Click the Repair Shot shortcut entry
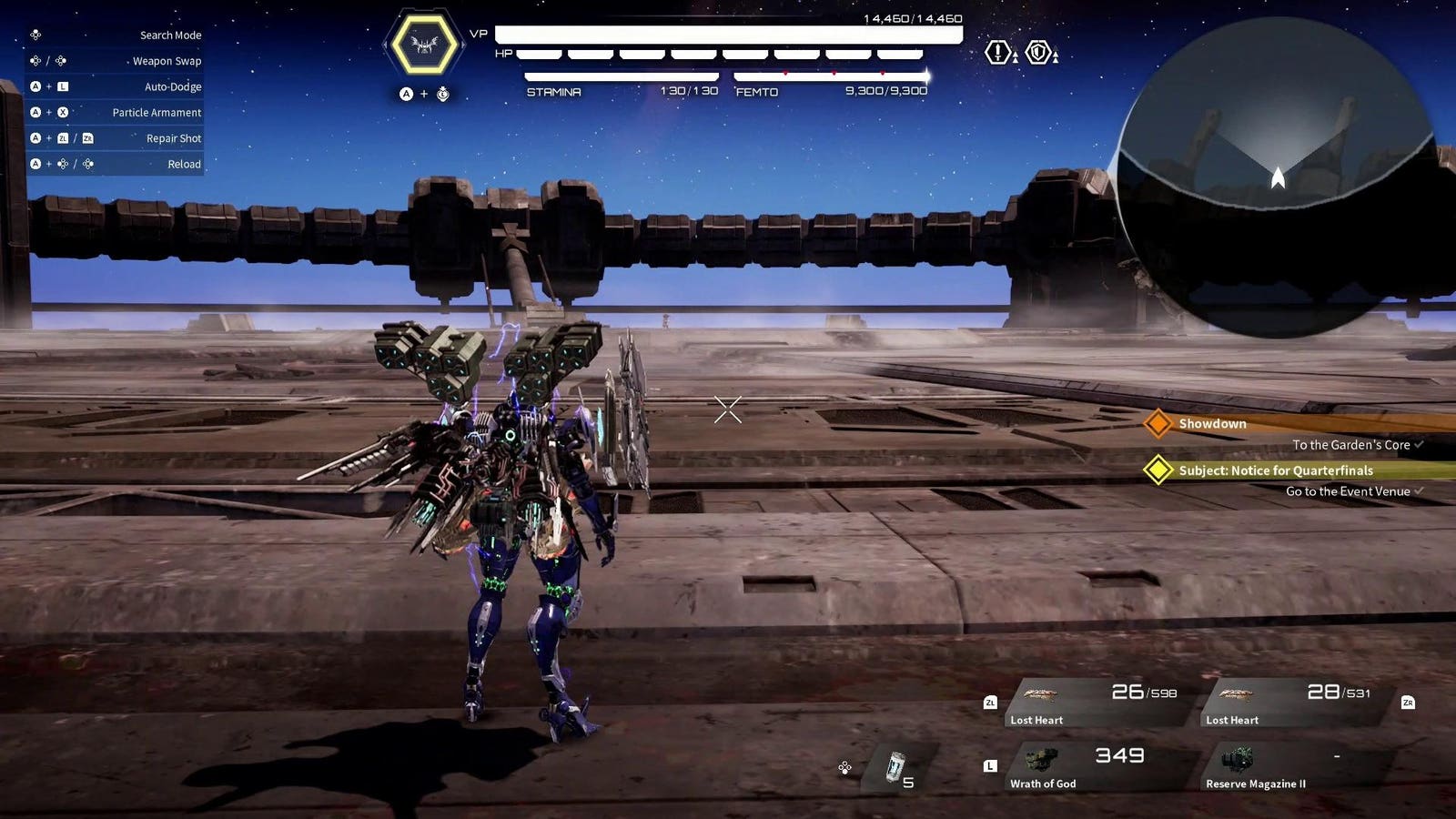The image size is (1456, 819). pyautogui.click(x=174, y=138)
